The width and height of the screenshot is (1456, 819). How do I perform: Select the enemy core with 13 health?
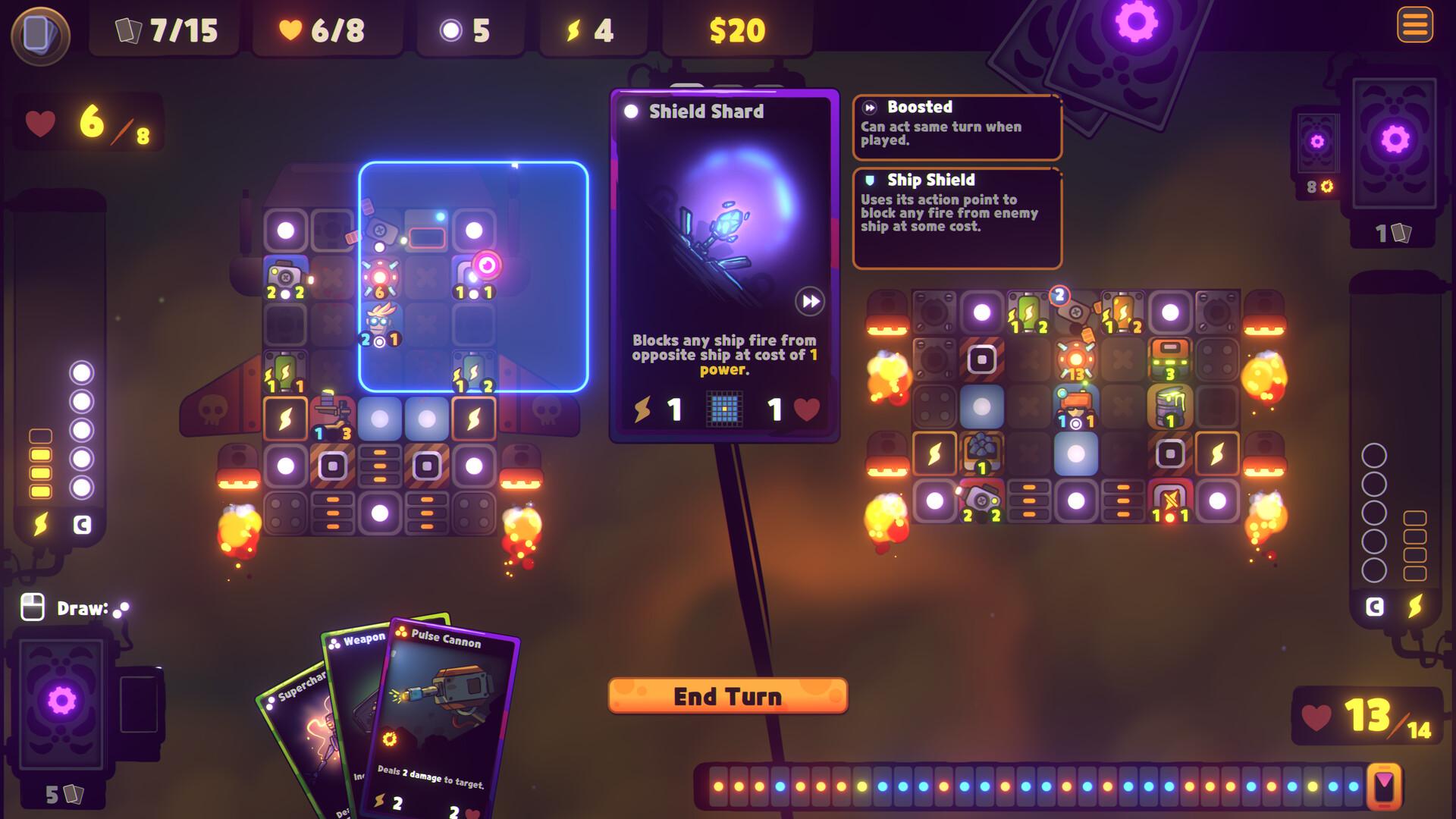click(1075, 360)
